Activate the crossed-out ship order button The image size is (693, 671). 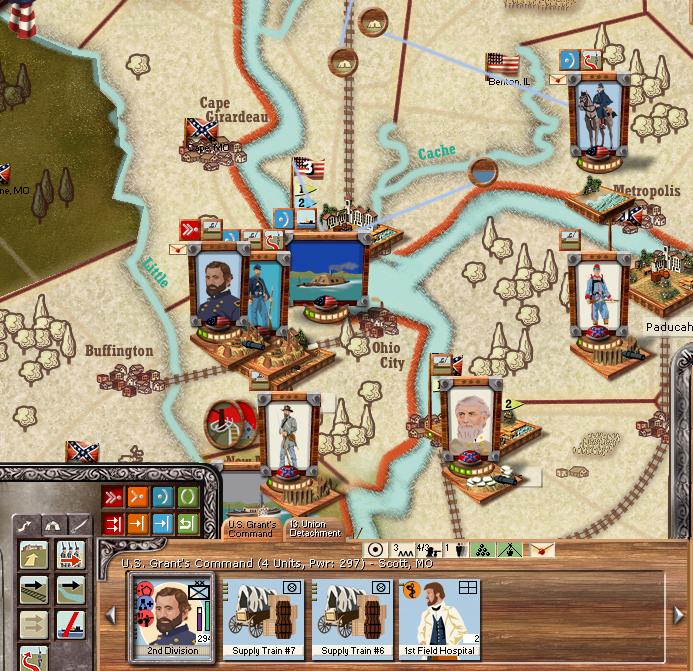[x=70, y=626]
